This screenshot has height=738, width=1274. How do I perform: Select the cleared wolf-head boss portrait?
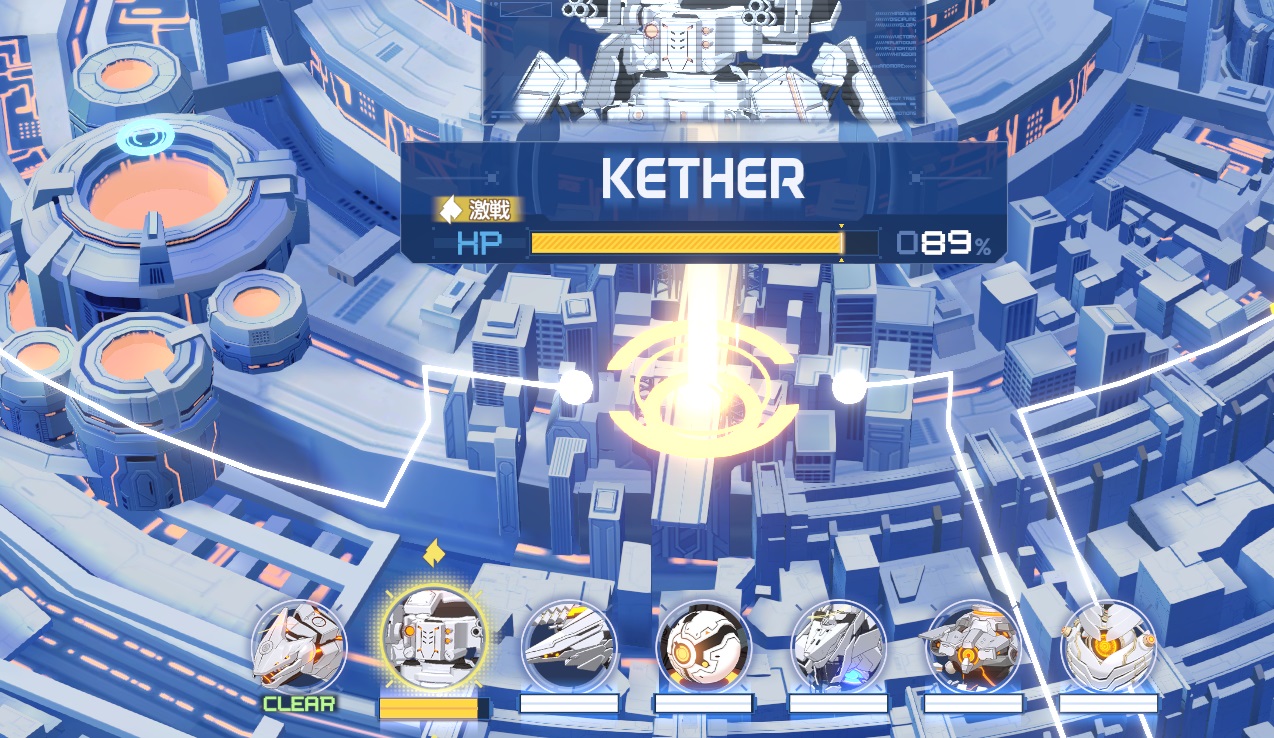coord(299,646)
